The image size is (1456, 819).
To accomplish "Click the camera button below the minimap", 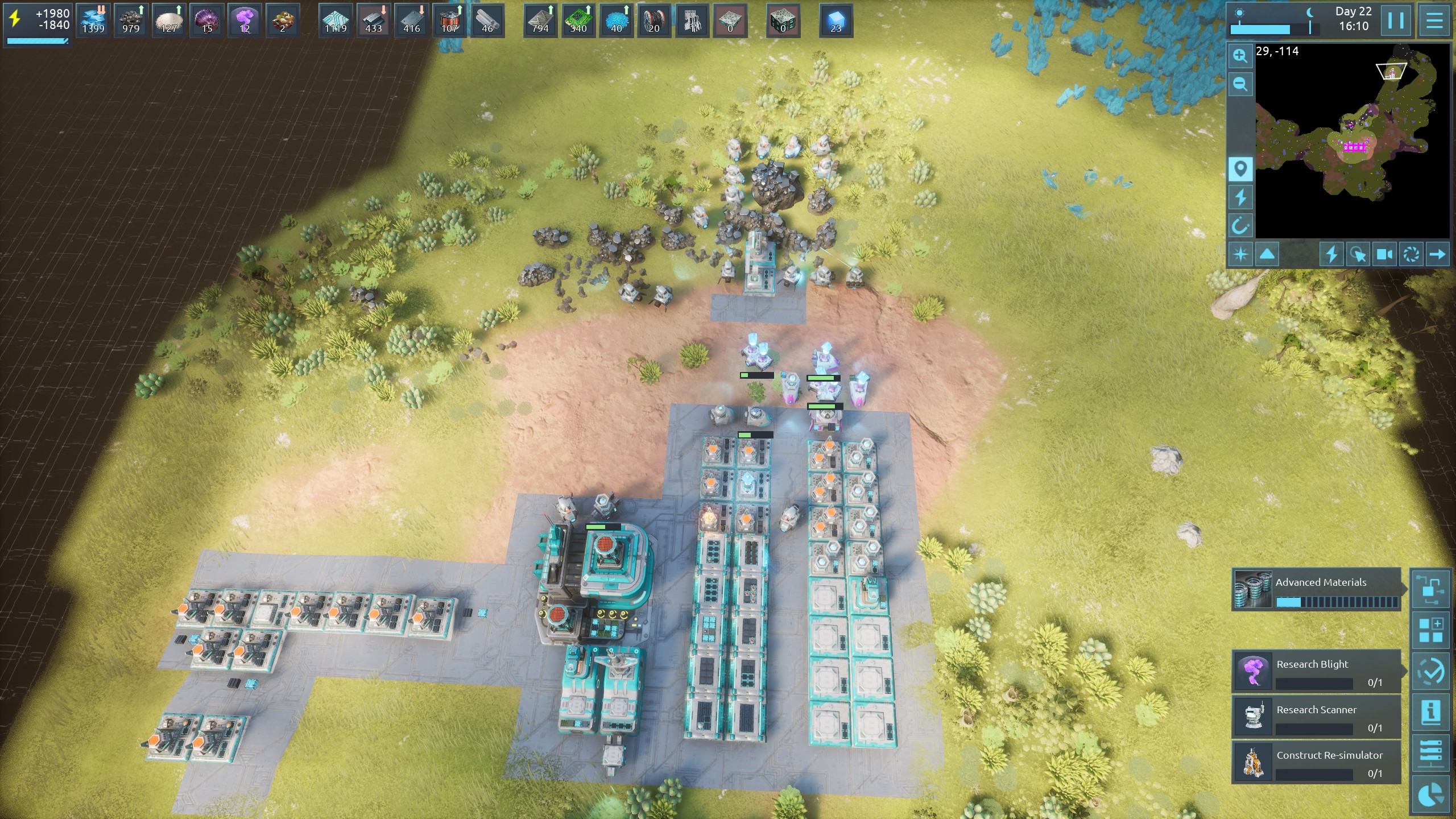I will point(1384,254).
